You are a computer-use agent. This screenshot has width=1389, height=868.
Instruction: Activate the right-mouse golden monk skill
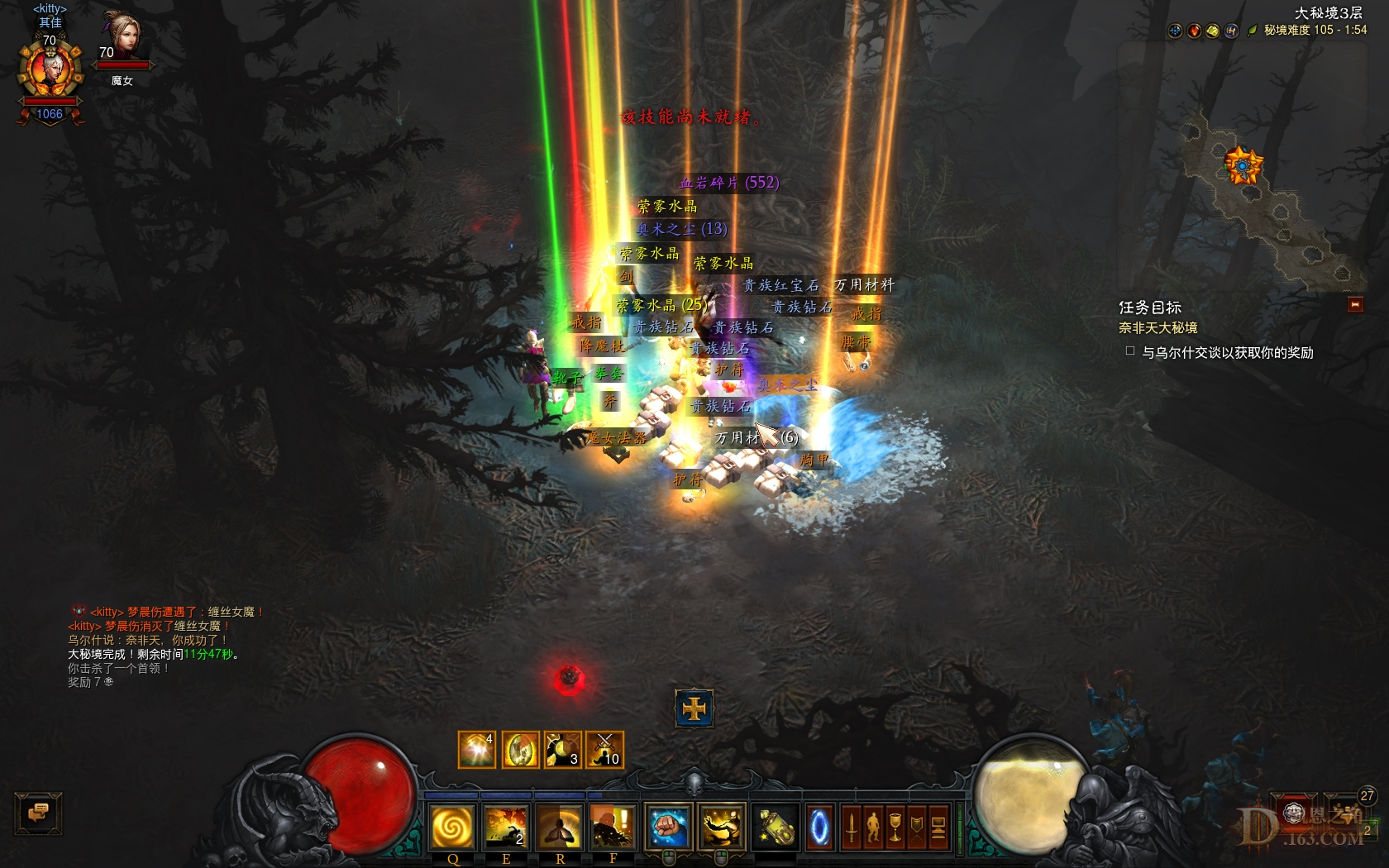[721, 827]
